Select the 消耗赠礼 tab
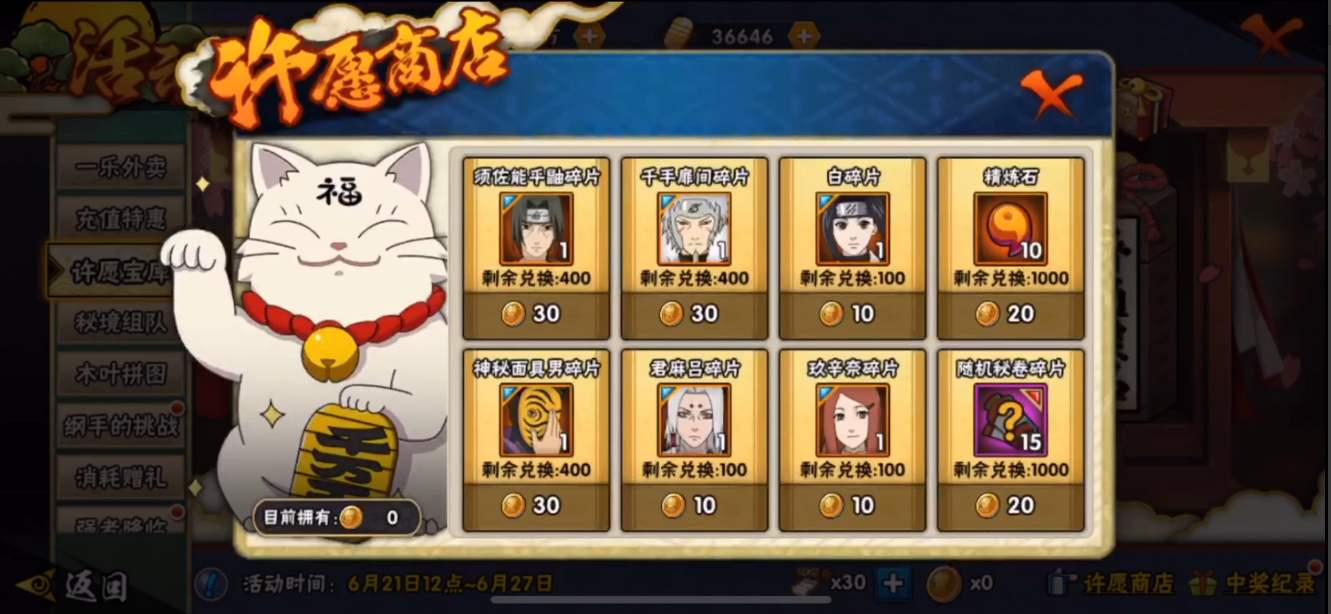Screen dimensions: 1331x614 coord(120,478)
